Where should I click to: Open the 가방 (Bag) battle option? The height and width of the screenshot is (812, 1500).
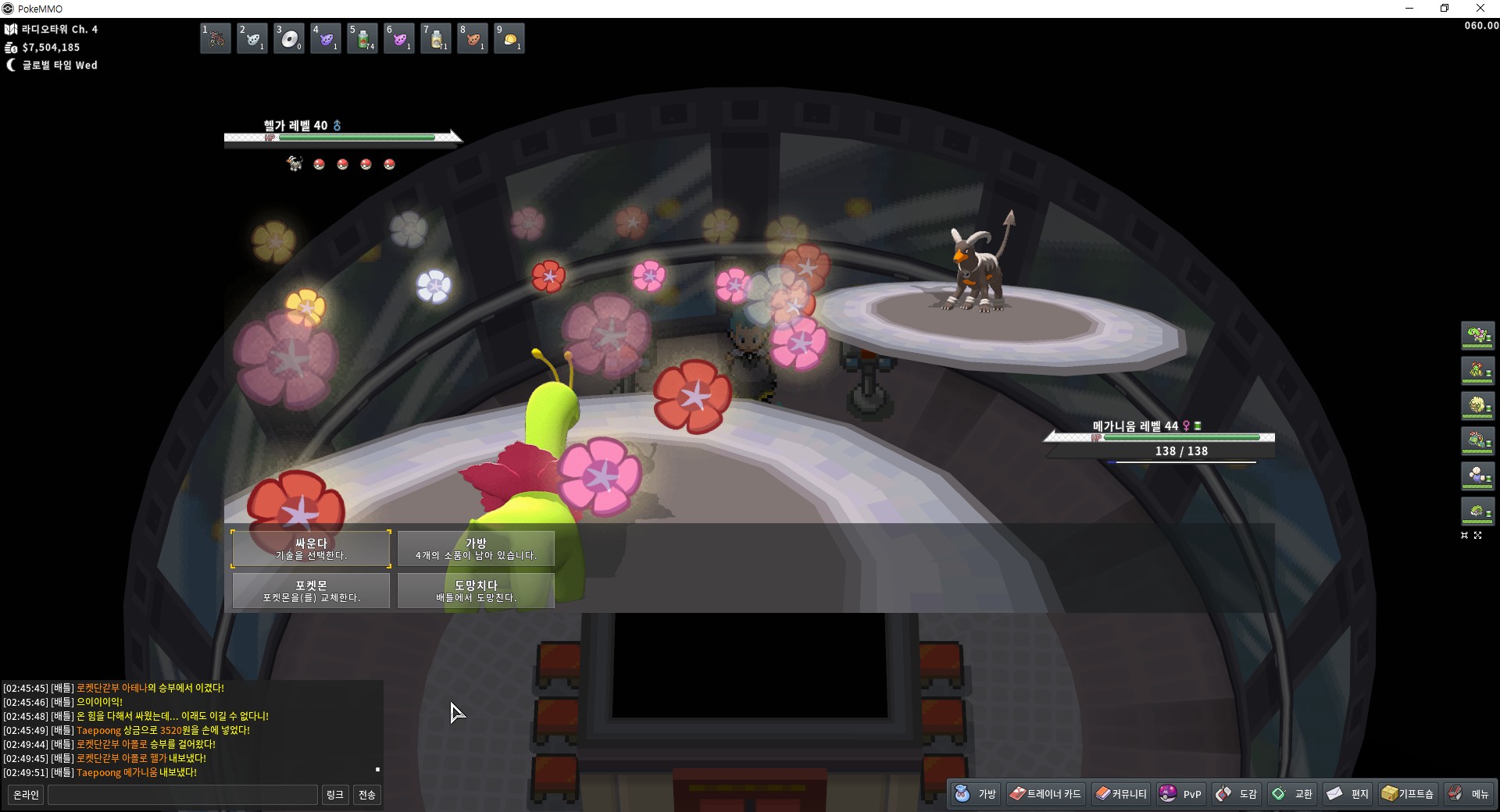point(476,548)
